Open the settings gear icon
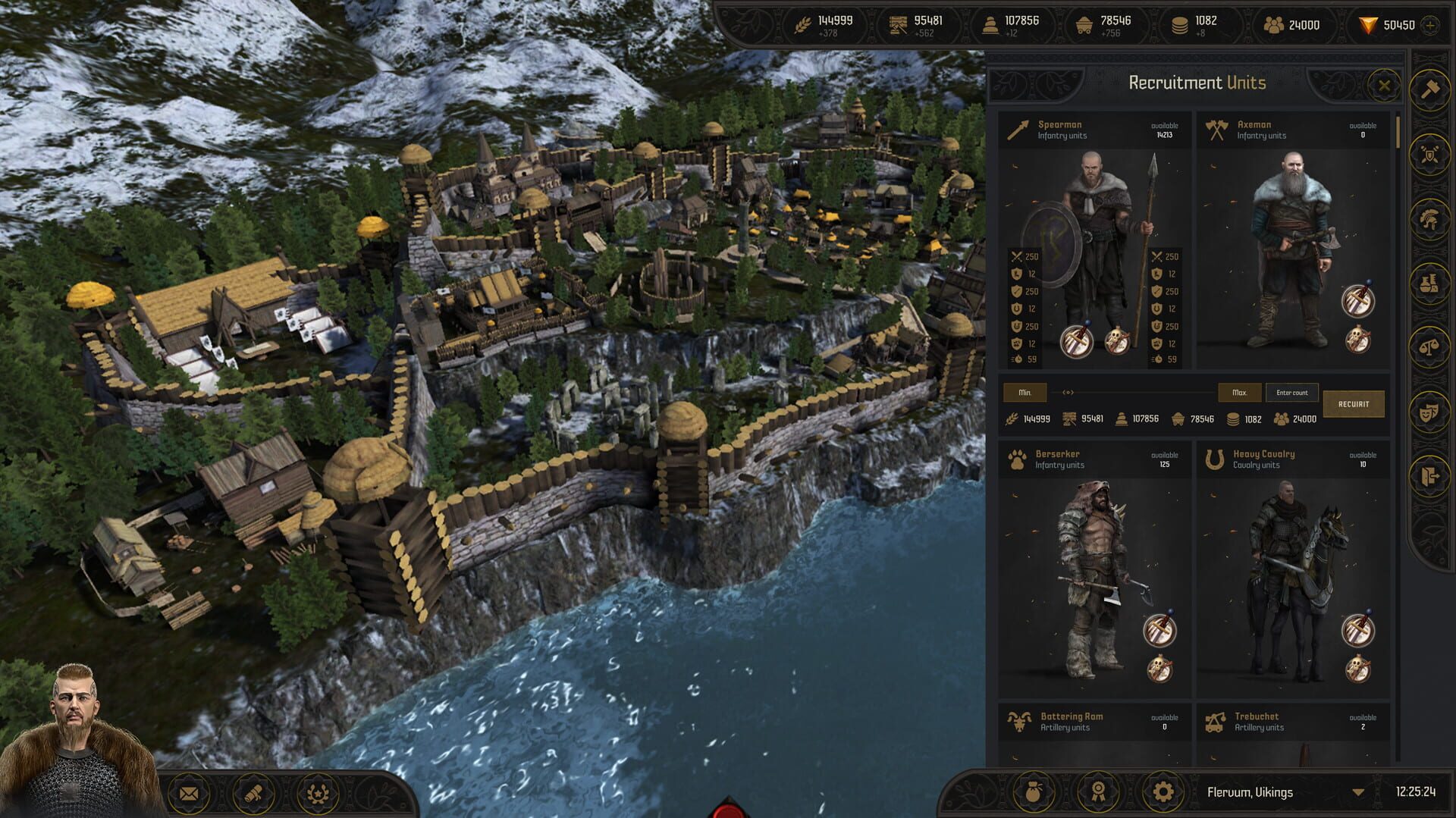Screen dimensions: 1456x818 1163,791
